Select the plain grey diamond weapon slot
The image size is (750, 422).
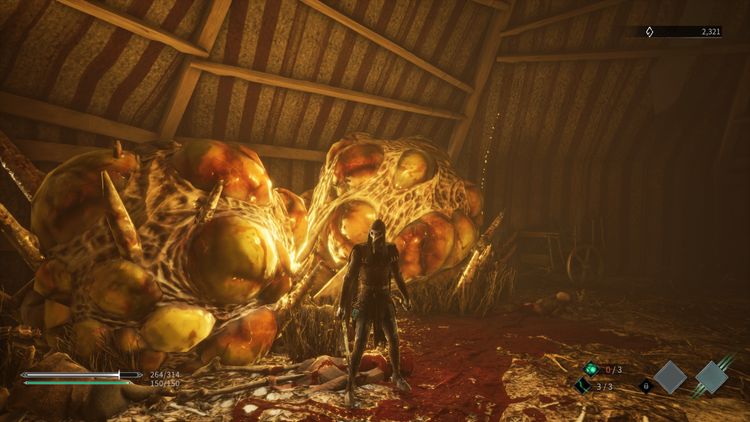[670, 377]
